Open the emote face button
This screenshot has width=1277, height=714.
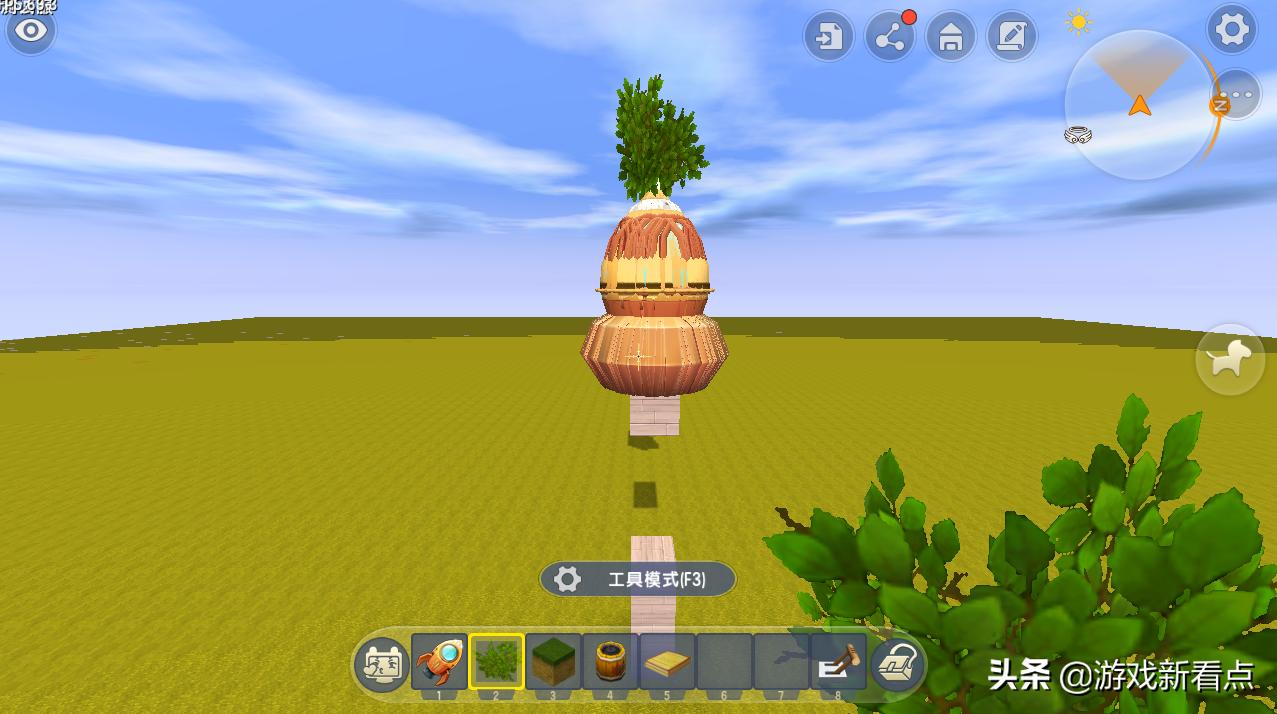(x=381, y=664)
